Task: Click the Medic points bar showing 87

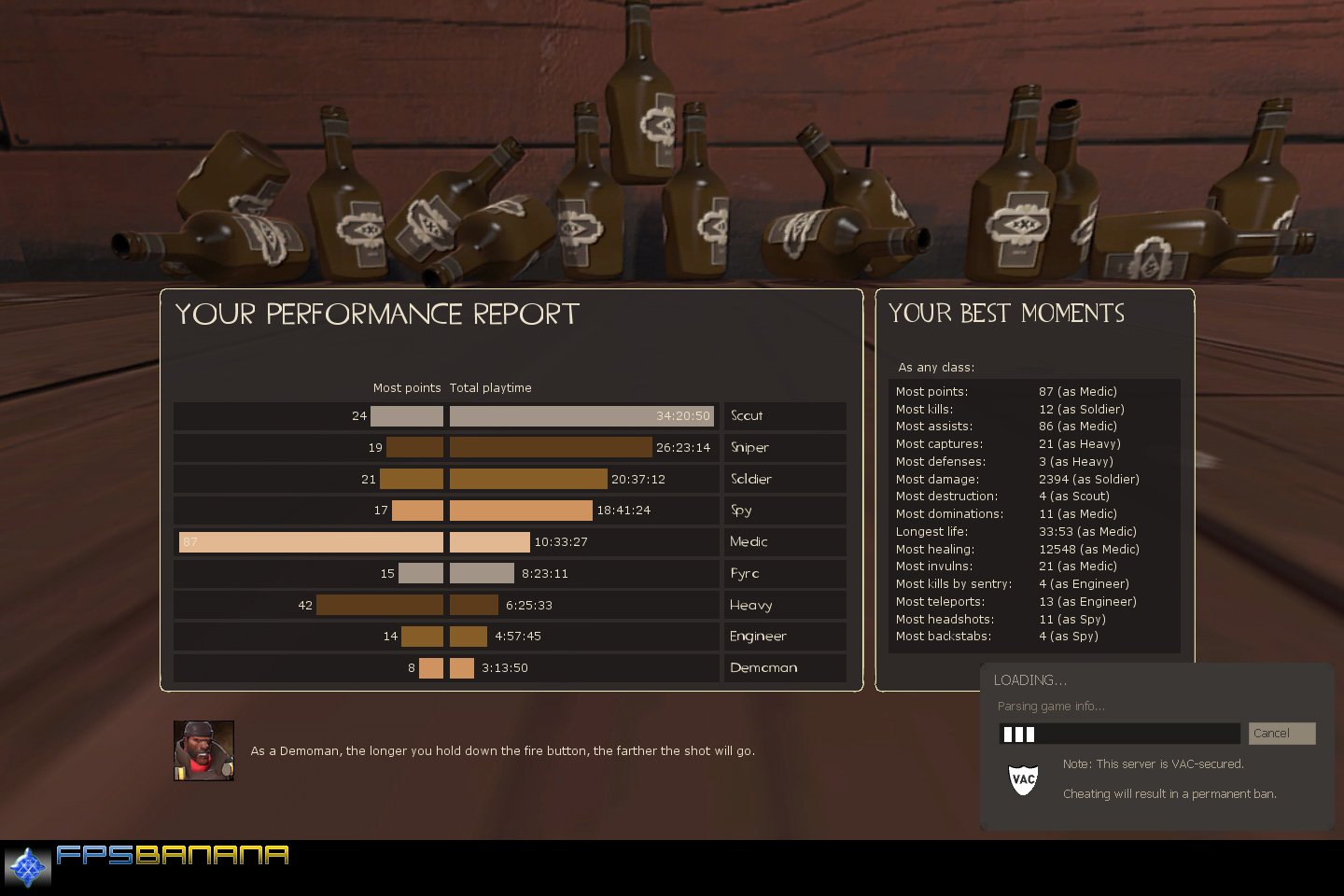Action: pyautogui.click(x=308, y=541)
